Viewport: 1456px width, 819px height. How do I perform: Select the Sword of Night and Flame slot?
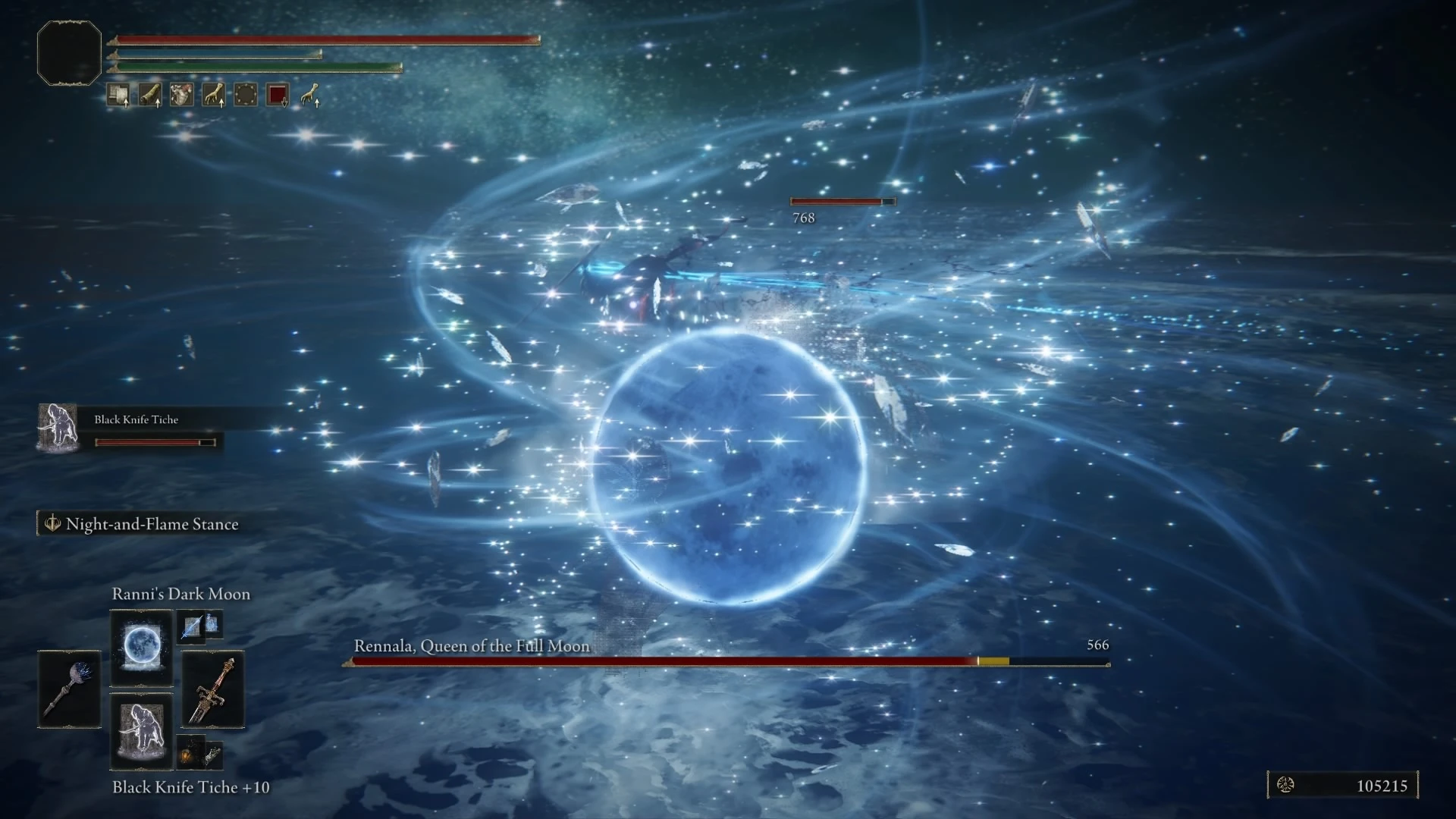pyautogui.click(x=213, y=689)
